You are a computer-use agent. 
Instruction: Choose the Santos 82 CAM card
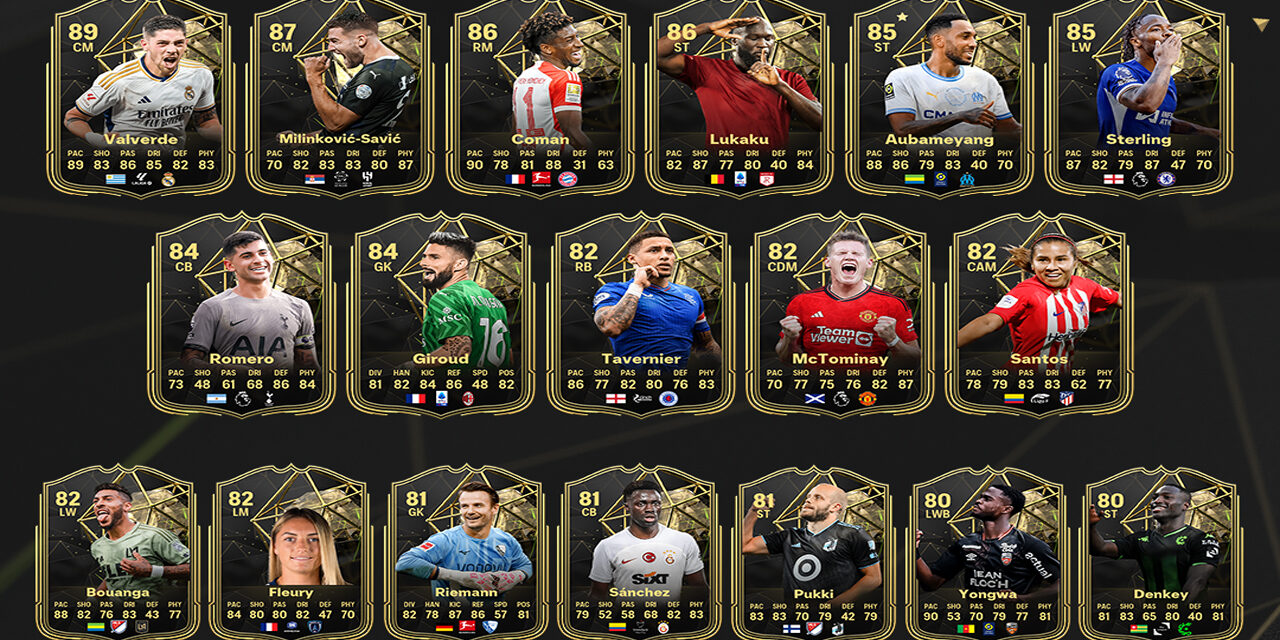tap(1039, 314)
